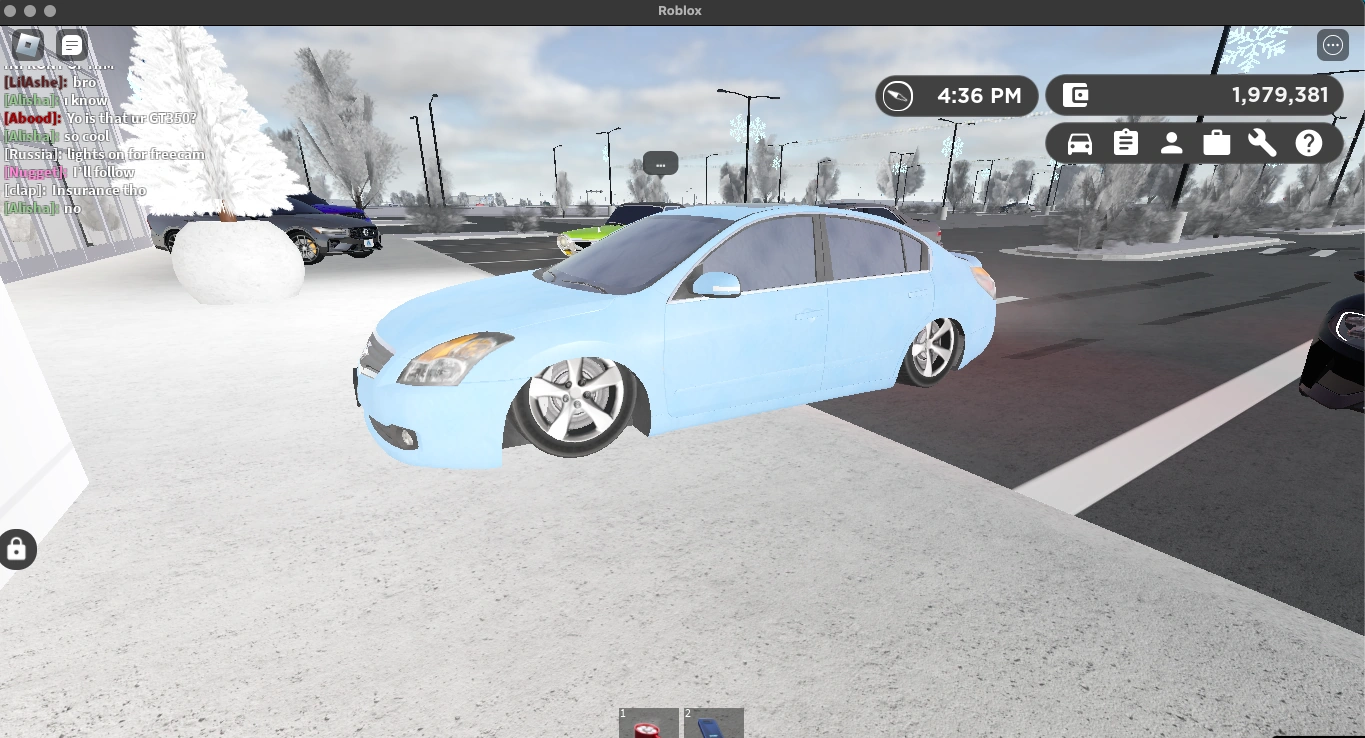Select the clipboard tasks icon
The image size is (1365, 738).
[x=1125, y=142]
